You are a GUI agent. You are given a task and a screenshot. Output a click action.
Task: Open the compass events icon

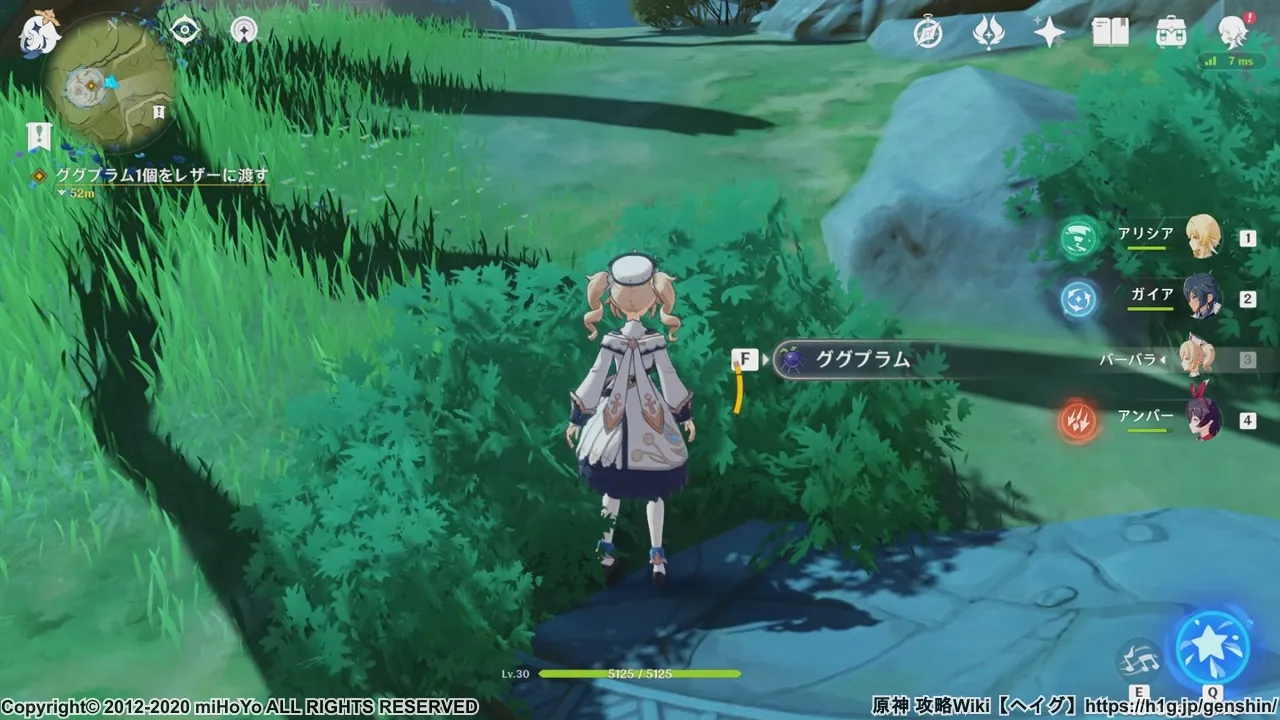[x=928, y=33]
